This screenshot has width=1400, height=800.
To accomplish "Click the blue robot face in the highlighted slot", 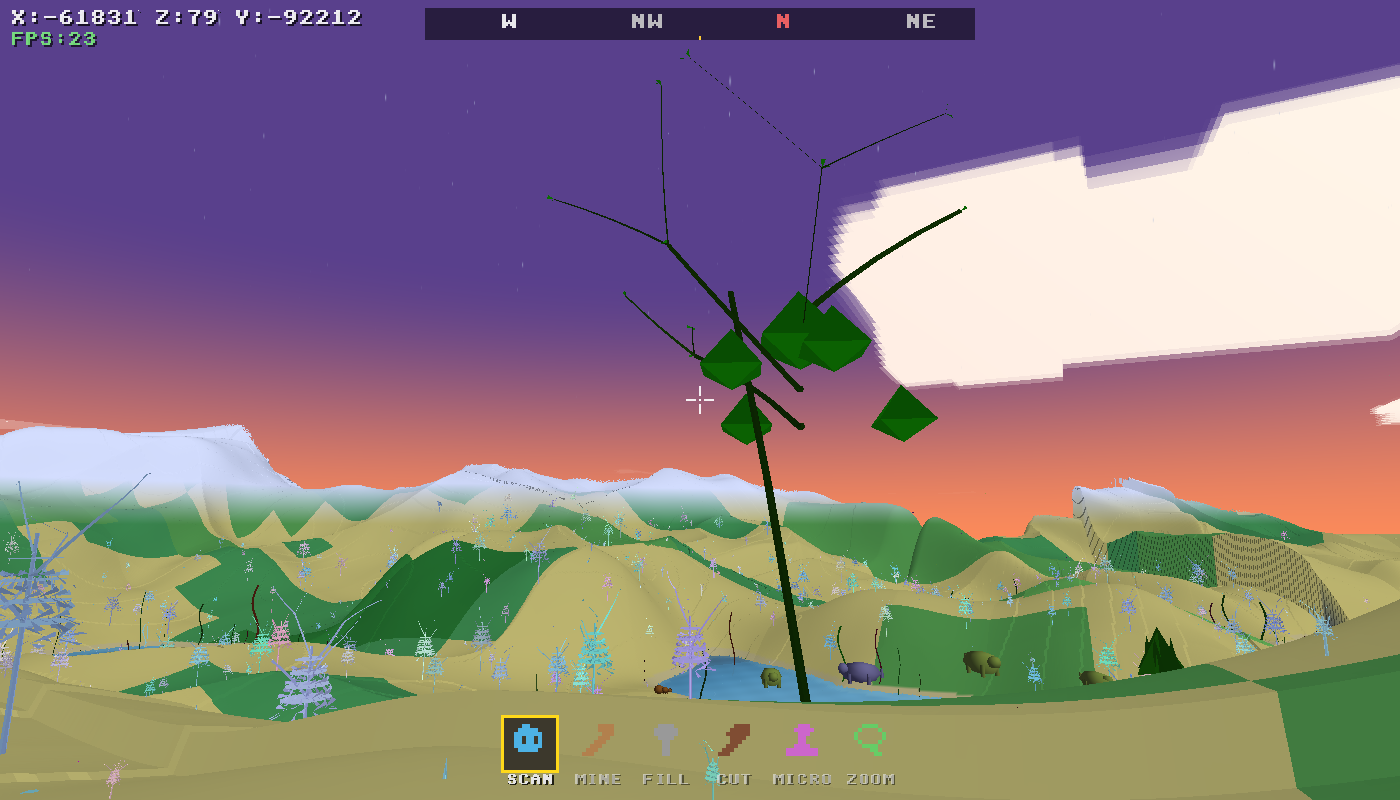I will 527,740.
